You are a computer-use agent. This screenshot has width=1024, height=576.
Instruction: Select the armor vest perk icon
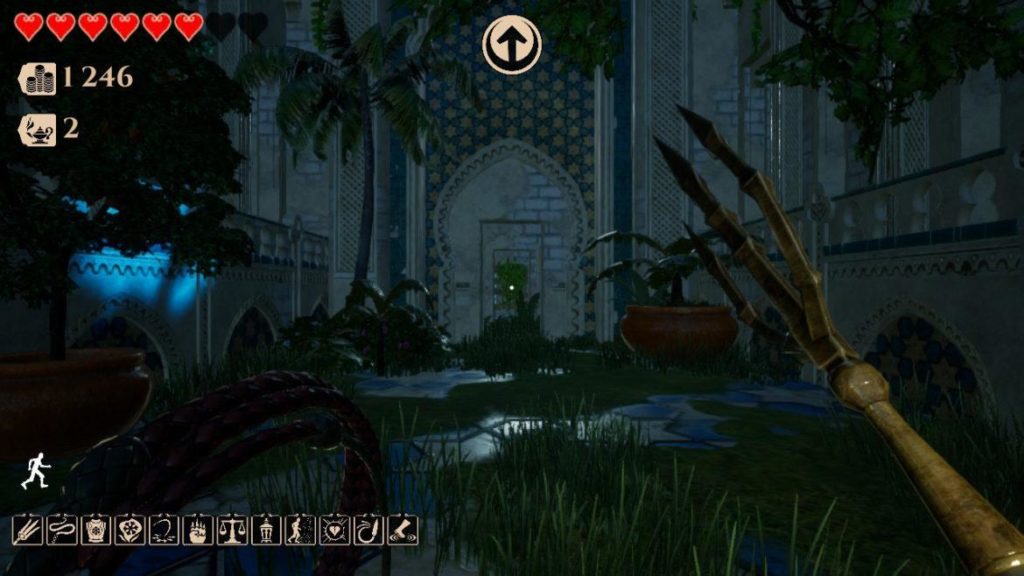tap(96, 530)
